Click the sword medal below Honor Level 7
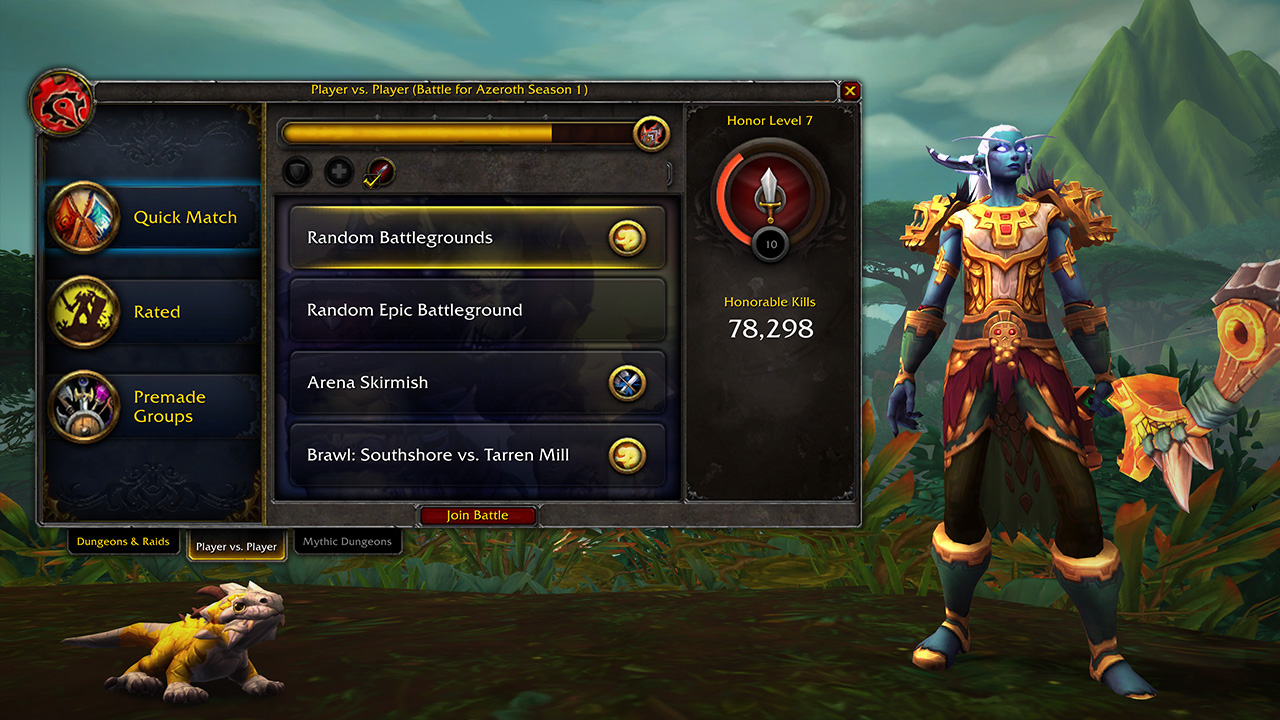The width and height of the screenshot is (1280, 720). tap(770, 191)
